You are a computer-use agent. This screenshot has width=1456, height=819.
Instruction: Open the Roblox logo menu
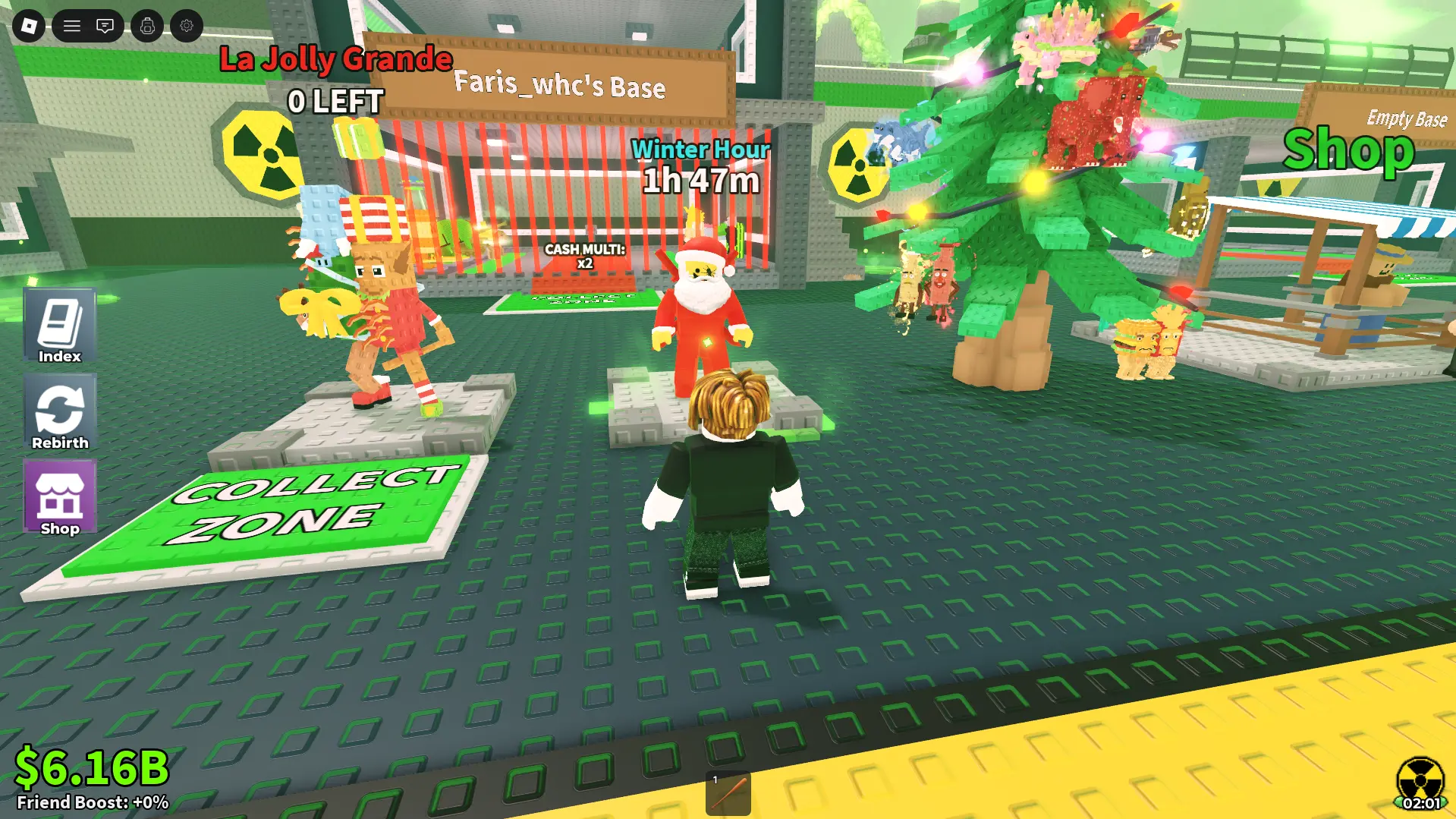click(30, 26)
